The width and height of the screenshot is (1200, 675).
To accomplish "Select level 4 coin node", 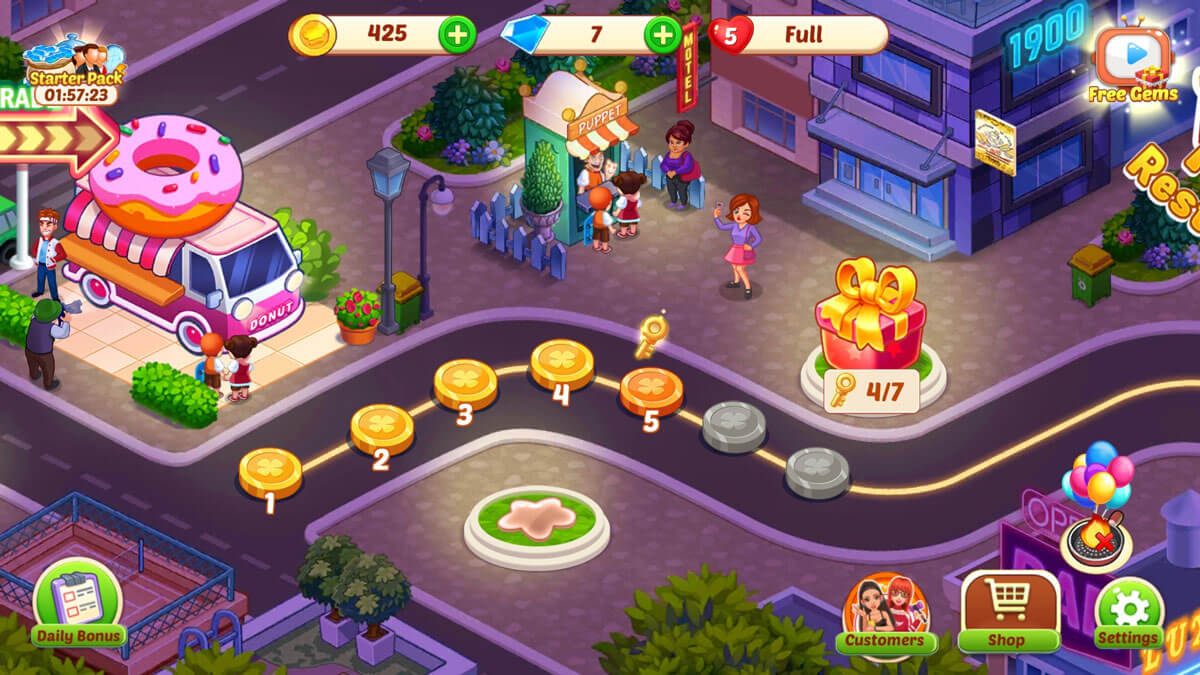I will click(562, 363).
